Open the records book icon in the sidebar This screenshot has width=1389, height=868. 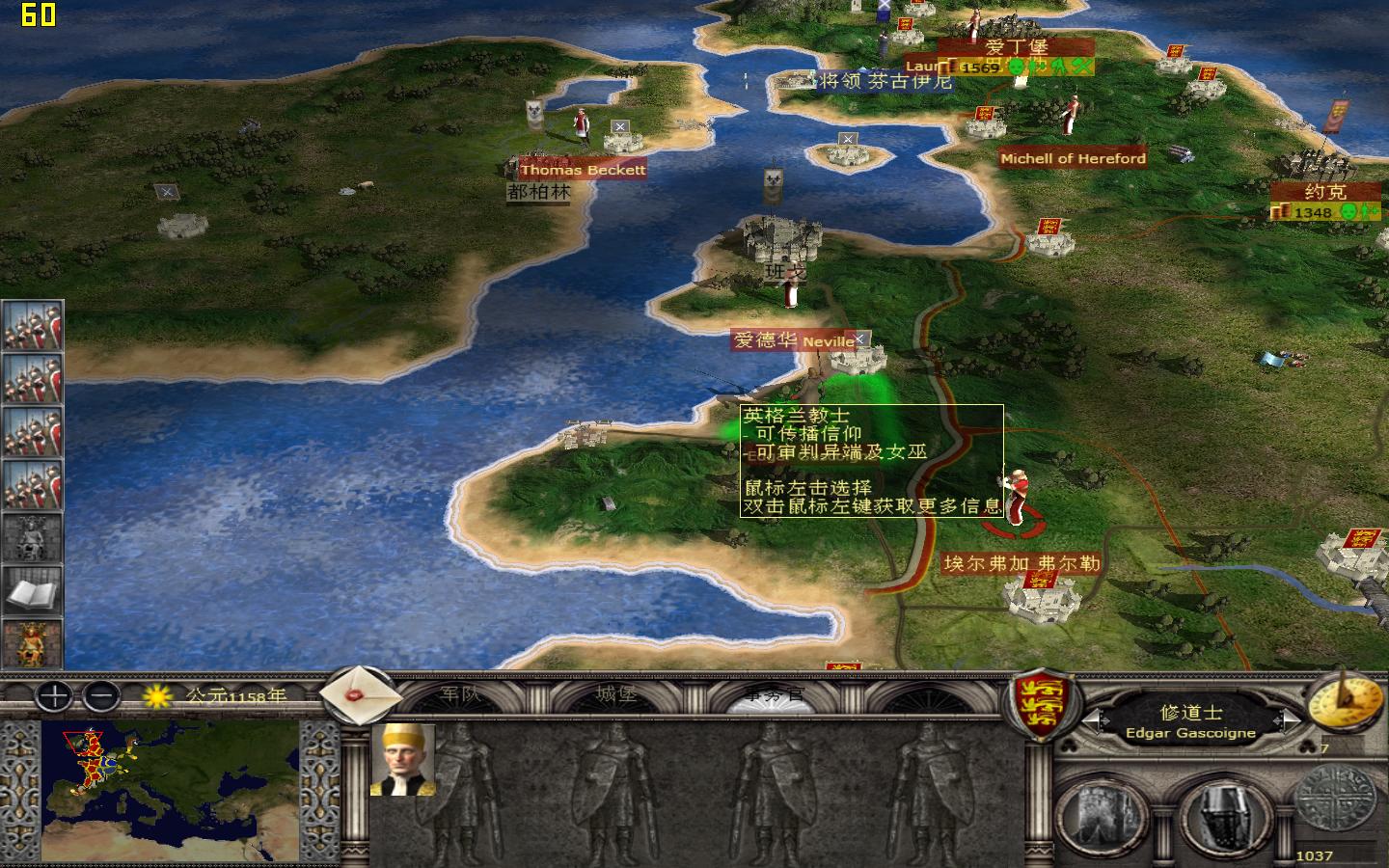31,593
